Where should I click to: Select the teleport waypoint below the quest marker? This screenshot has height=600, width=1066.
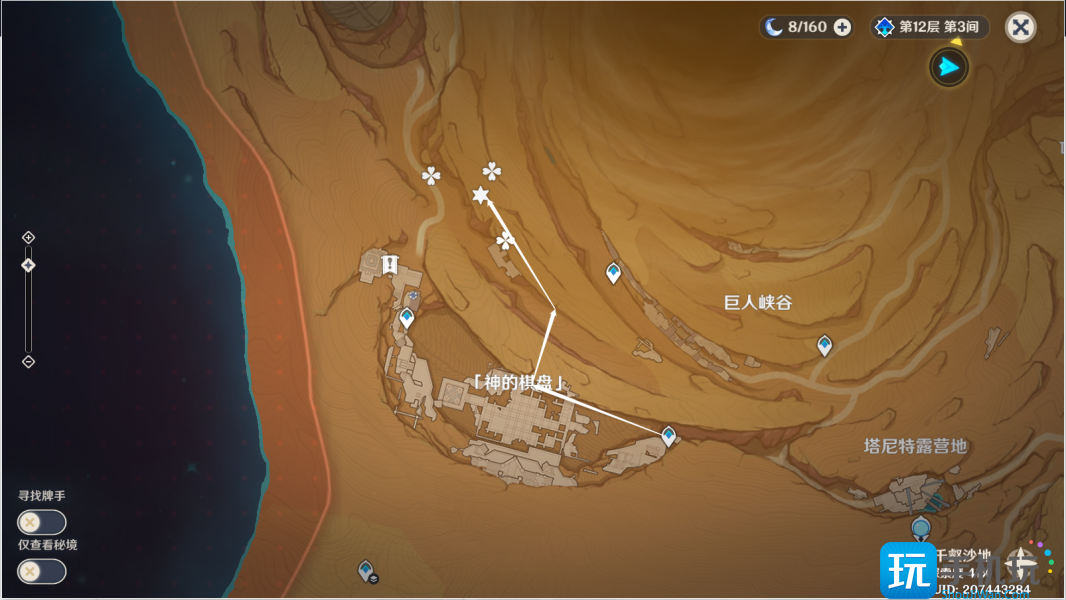point(407,318)
